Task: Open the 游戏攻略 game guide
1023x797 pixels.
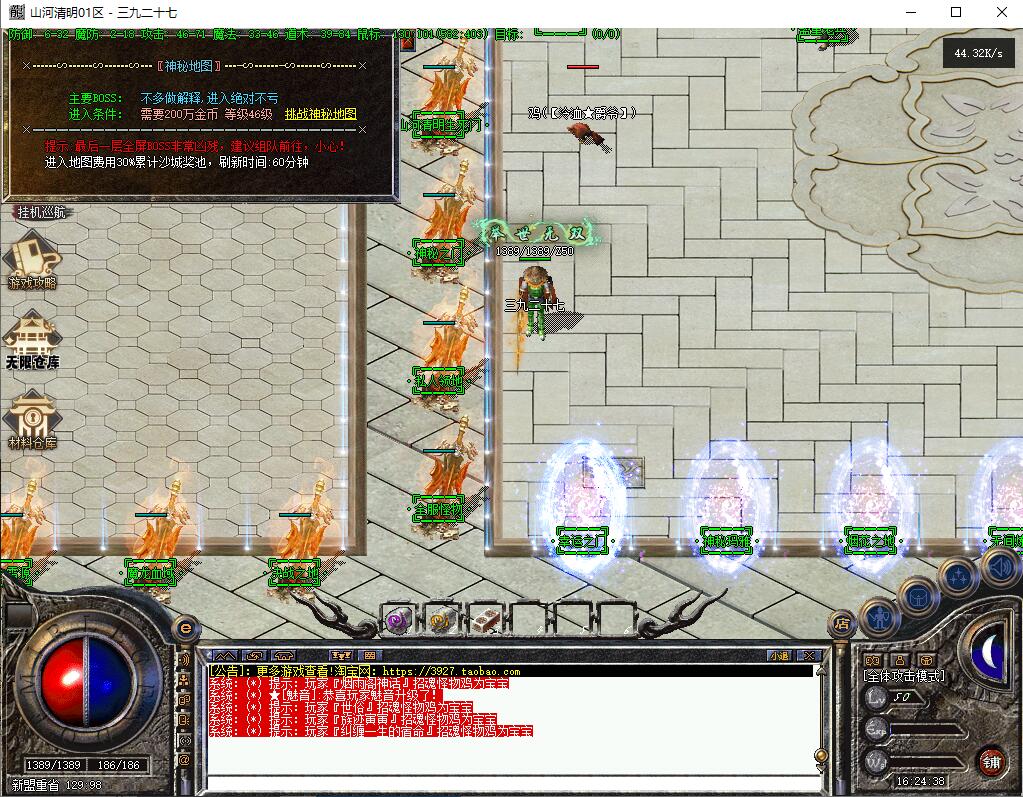Action: (33, 261)
